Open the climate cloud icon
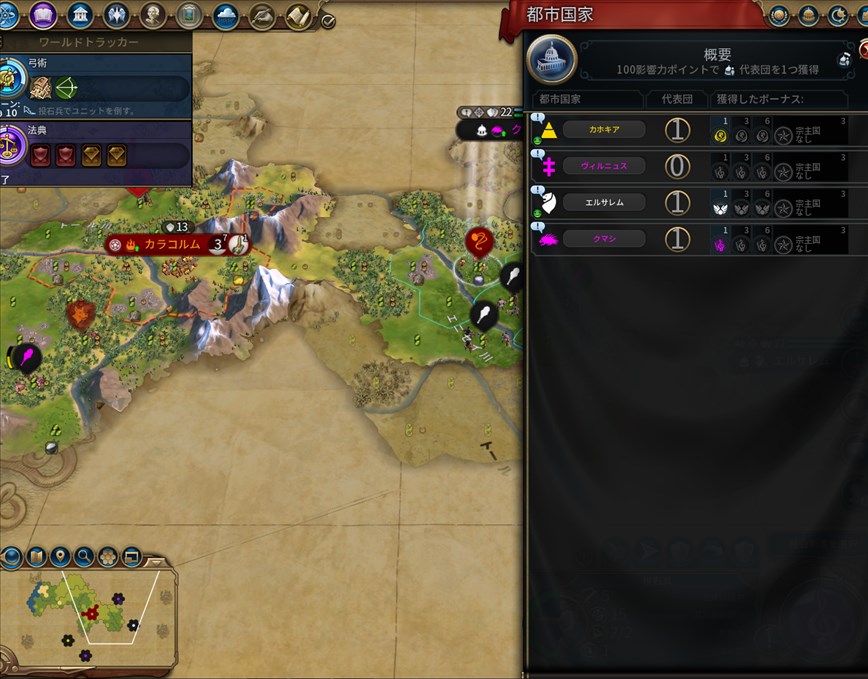This screenshot has height=679, width=868. pyautogui.click(x=226, y=16)
